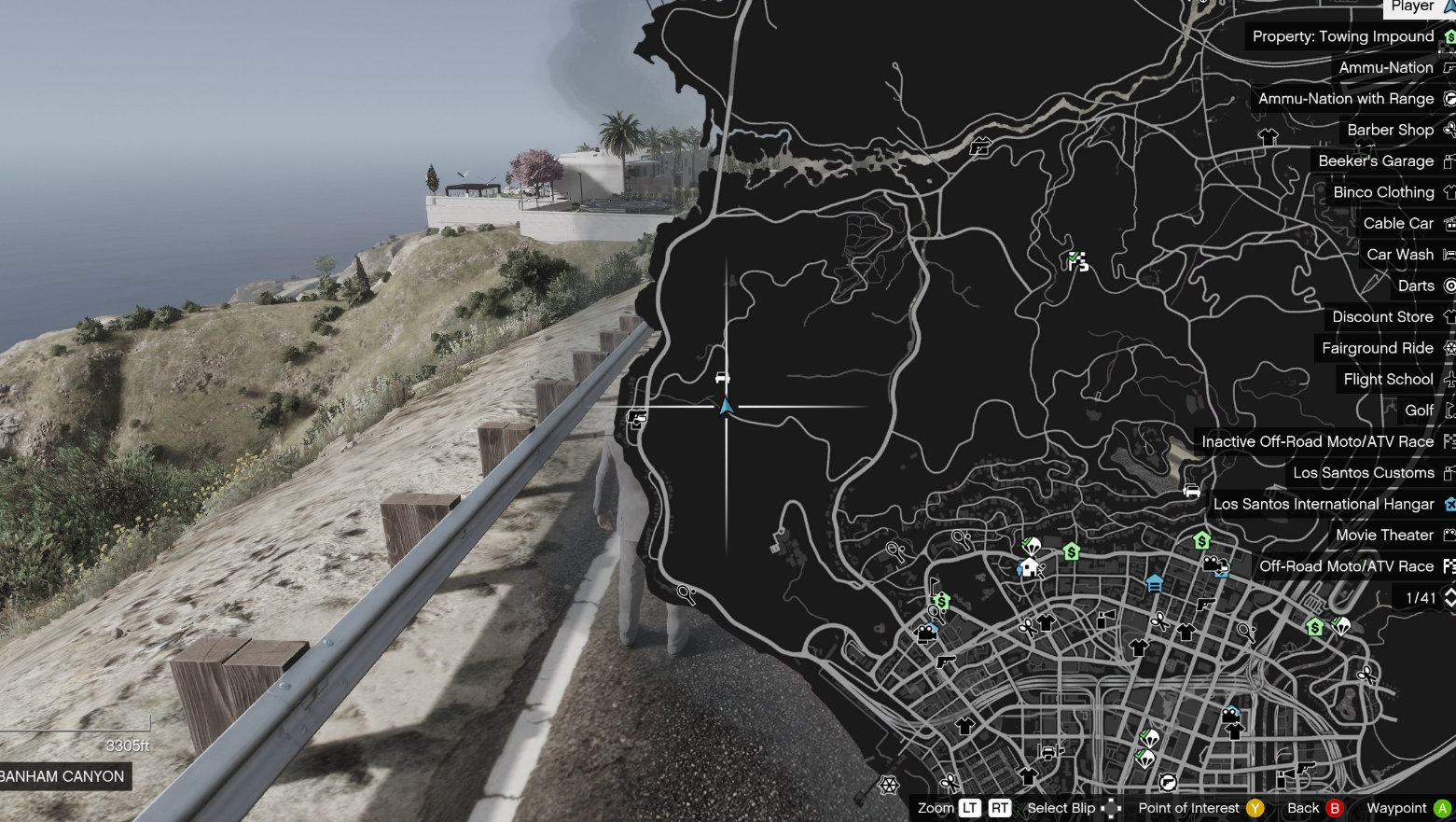Image resolution: width=1456 pixels, height=822 pixels.
Task: Select the Ammu-Nation pistol icon in the legend
Action: (1448, 67)
